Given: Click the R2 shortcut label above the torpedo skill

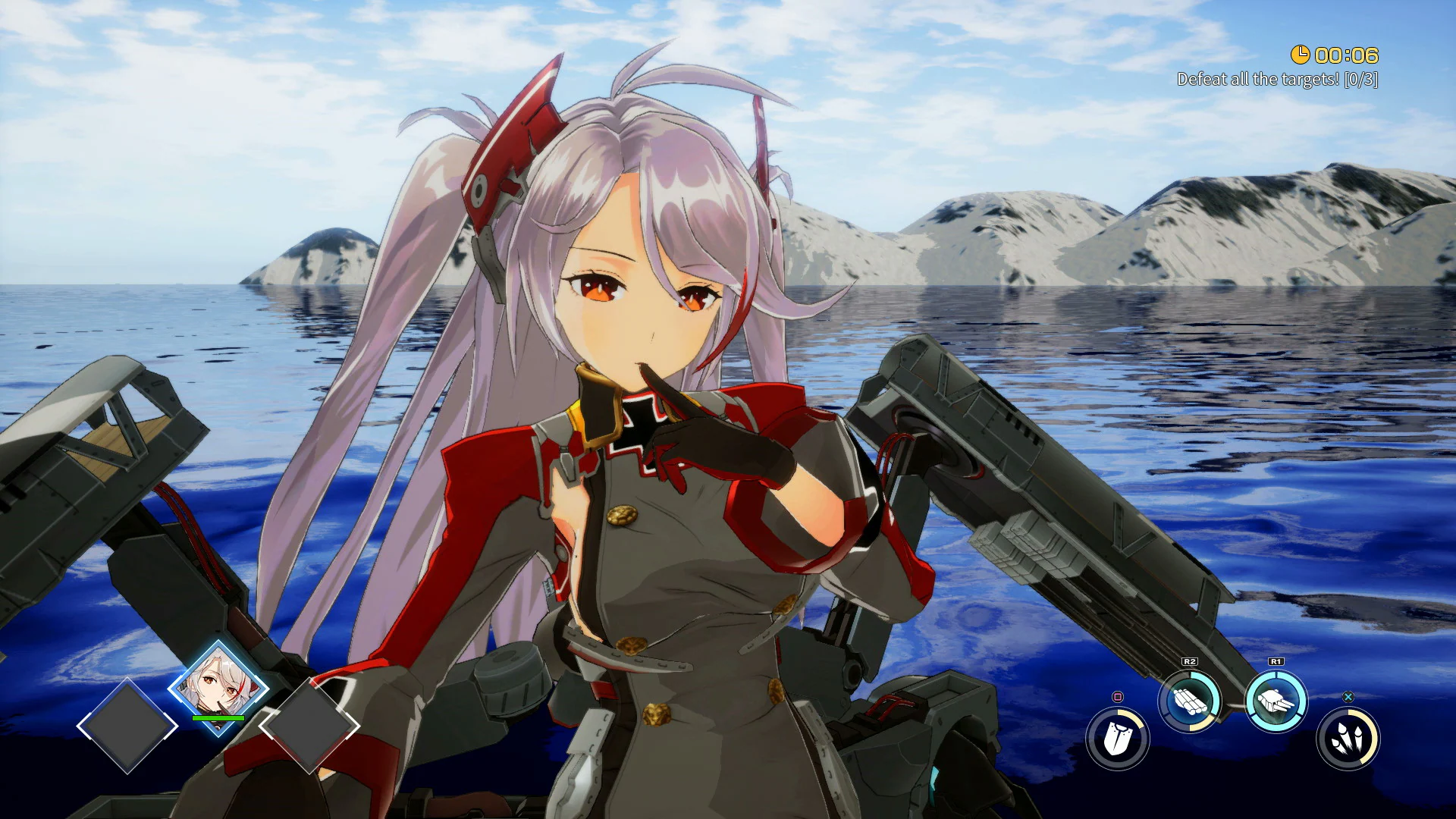Looking at the screenshot, I should coord(1189,661).
